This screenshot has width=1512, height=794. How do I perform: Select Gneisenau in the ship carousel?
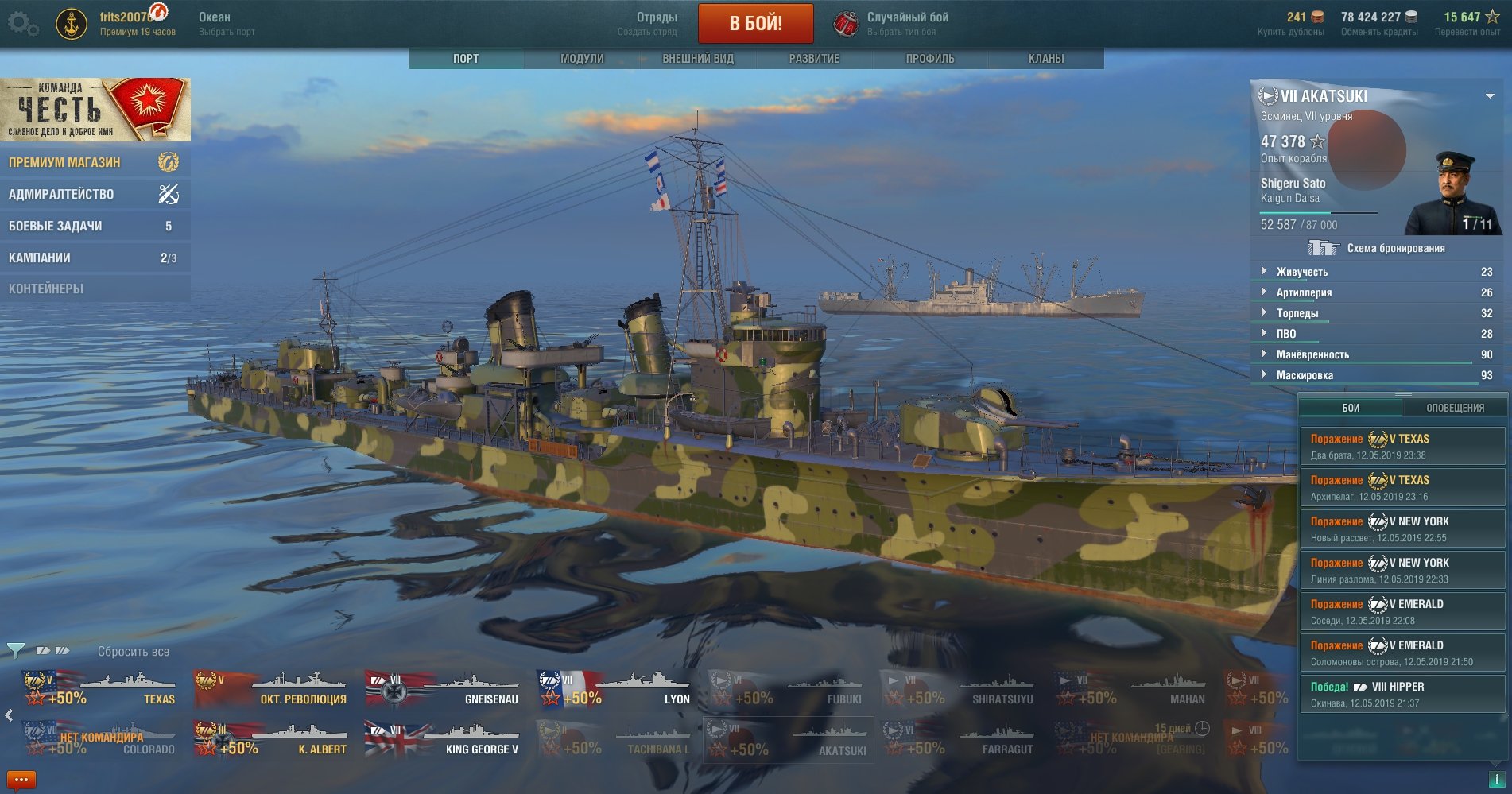pyautogui.click(x=443, y=690)
